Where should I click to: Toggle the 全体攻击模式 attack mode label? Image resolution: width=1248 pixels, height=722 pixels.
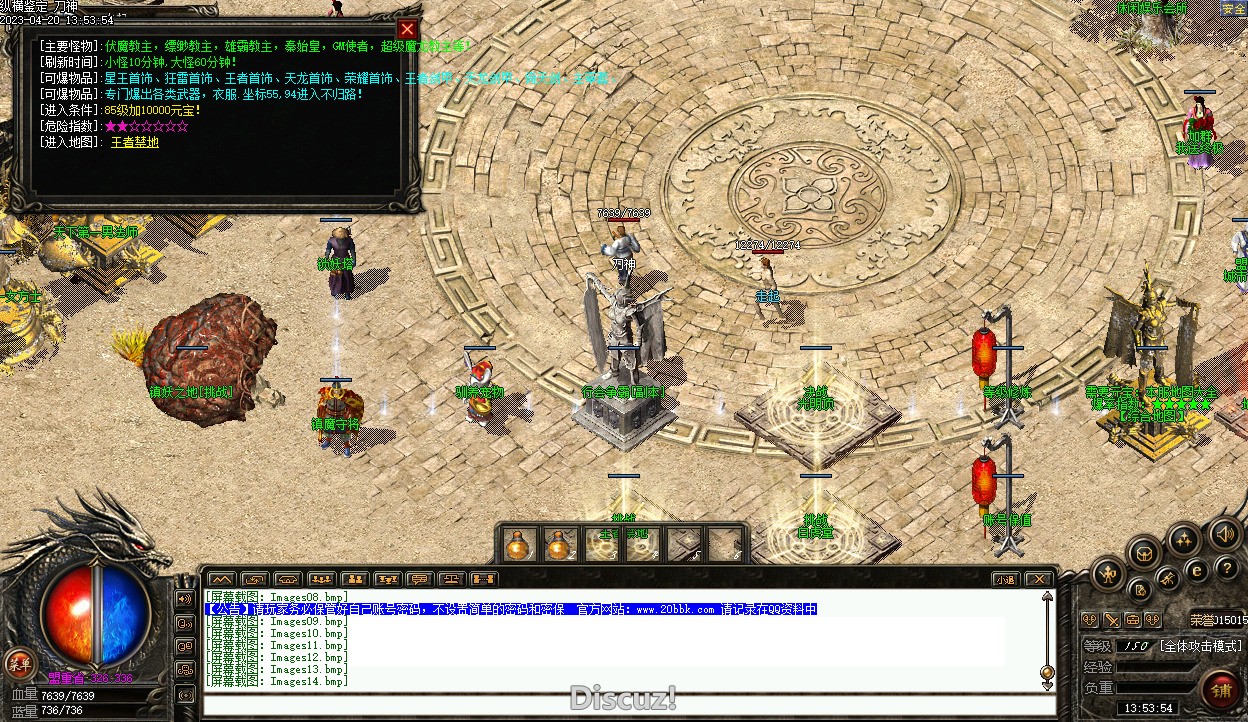[x=1200, y=646]
